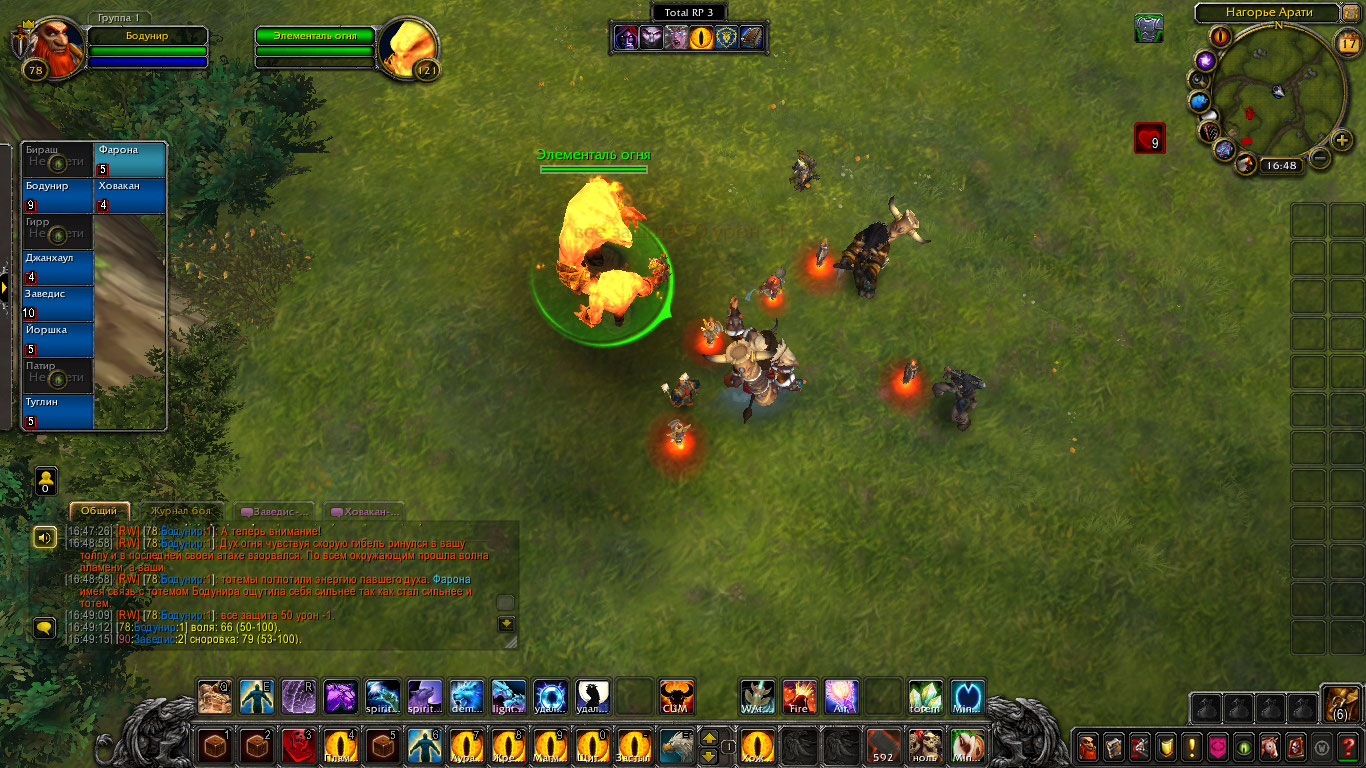Zoom in the minimap with plus button

tap(1342, 139)
